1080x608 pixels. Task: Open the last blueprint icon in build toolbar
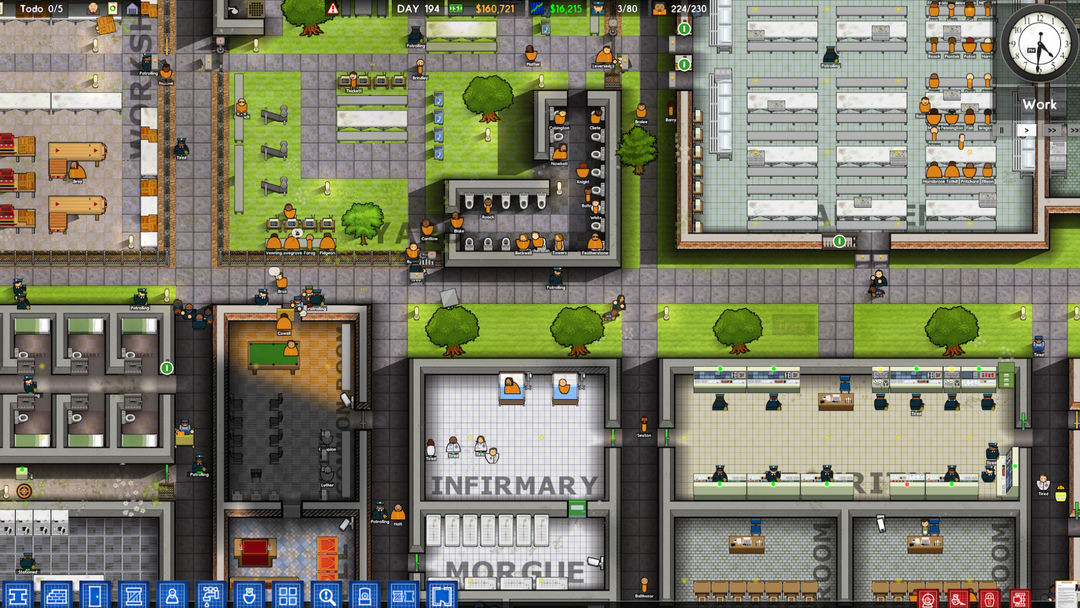click(442, 595)
